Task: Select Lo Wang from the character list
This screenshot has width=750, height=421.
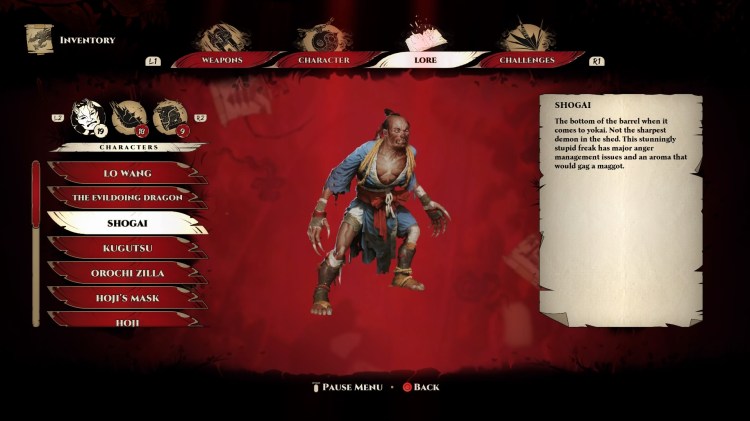Action: click(x=126, y=173)
